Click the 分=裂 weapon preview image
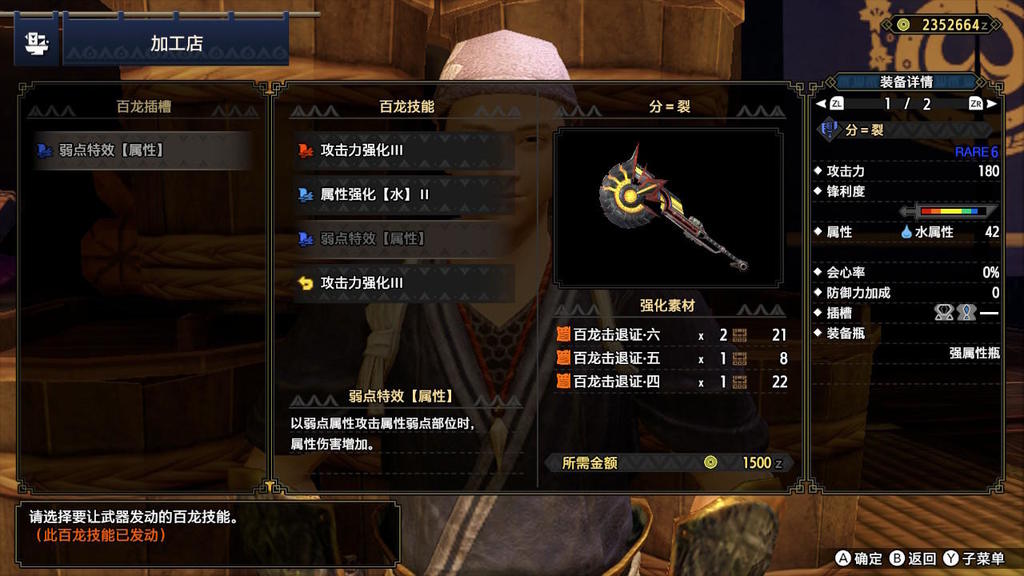The image size is (1024, 576). tap(669, 208)
